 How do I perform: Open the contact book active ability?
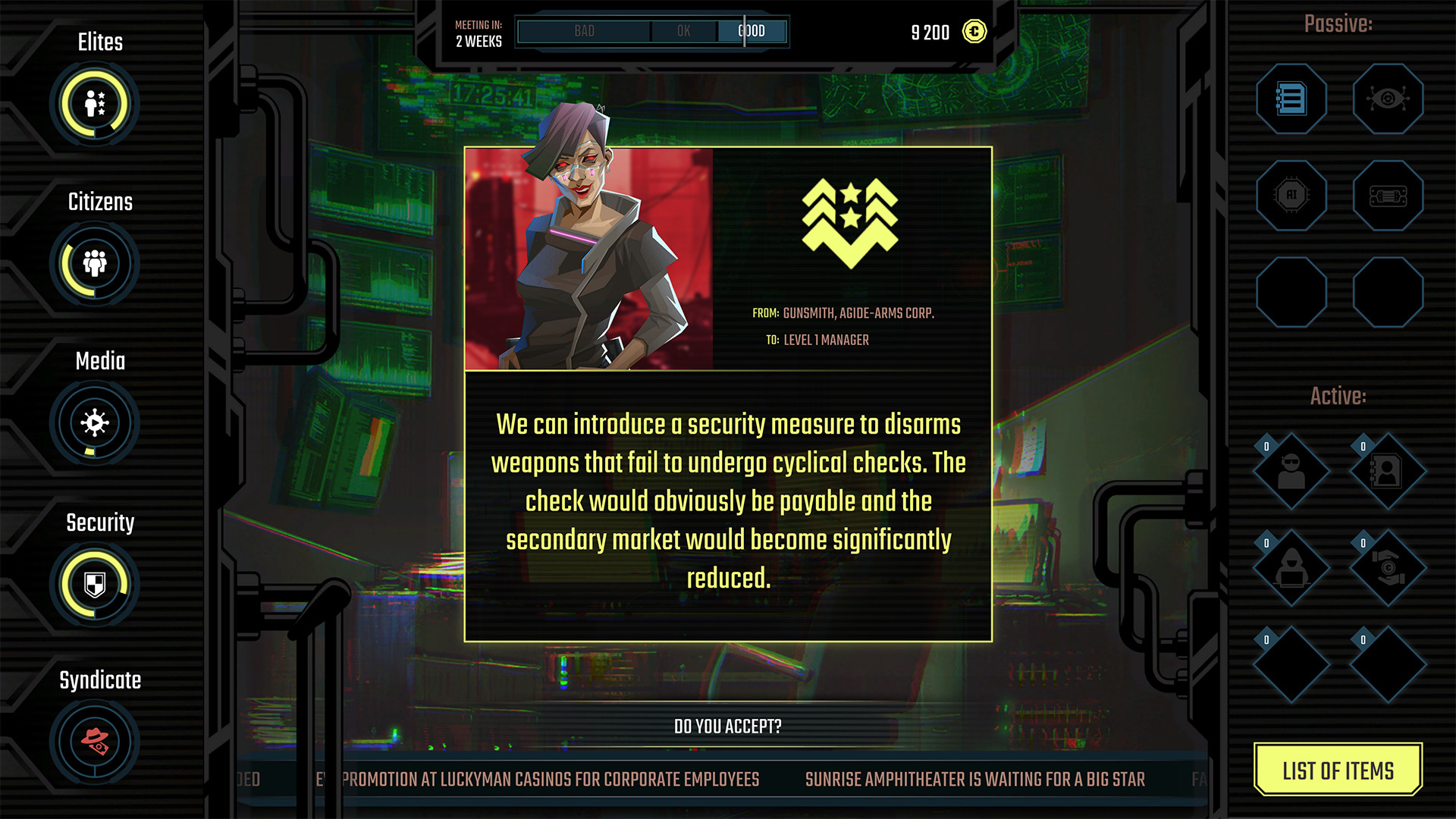(x=1388, y=472)
